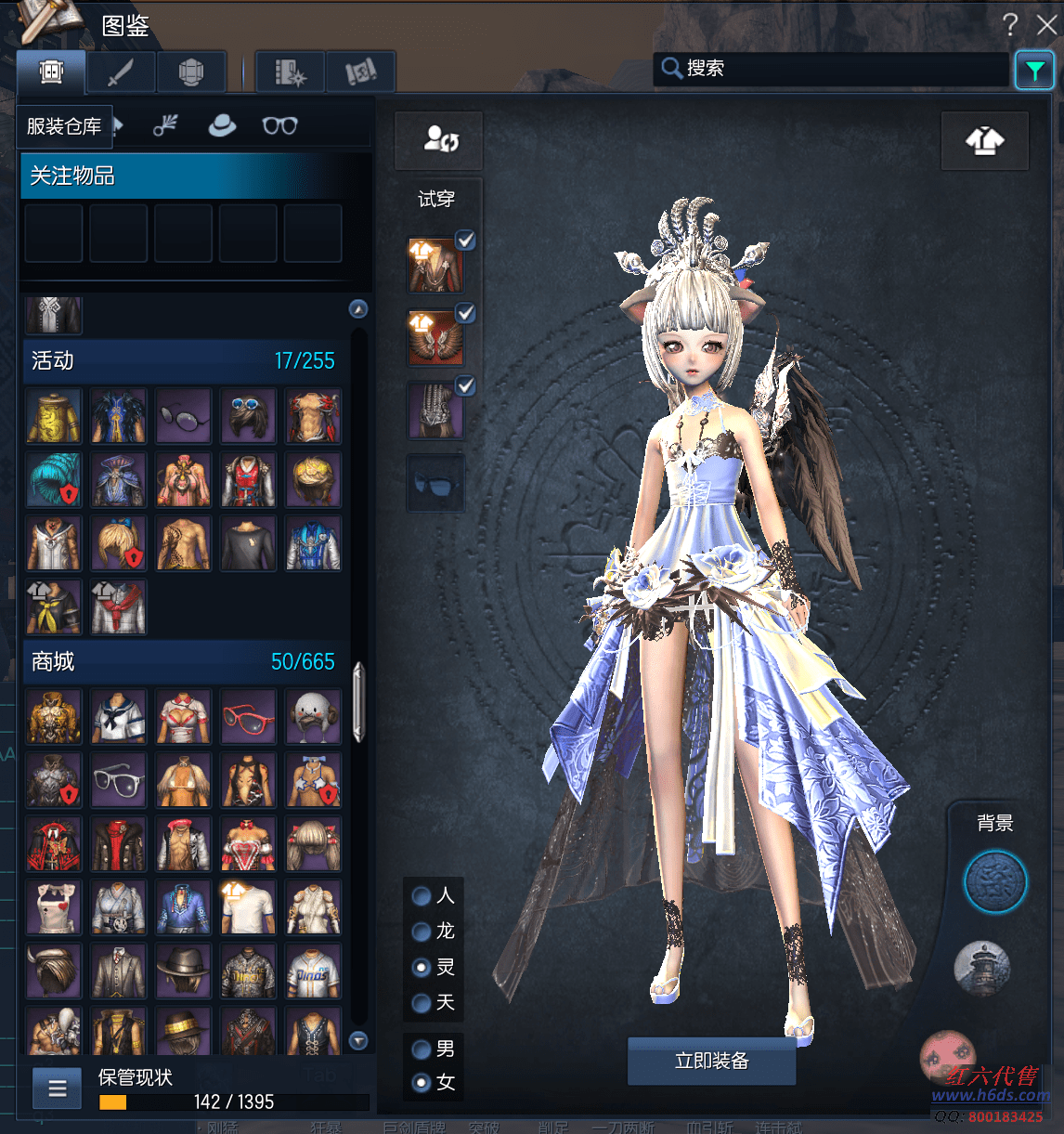Select the 女 gender option
This screenshot has height=1134, width=1064.
point(422,1083)
